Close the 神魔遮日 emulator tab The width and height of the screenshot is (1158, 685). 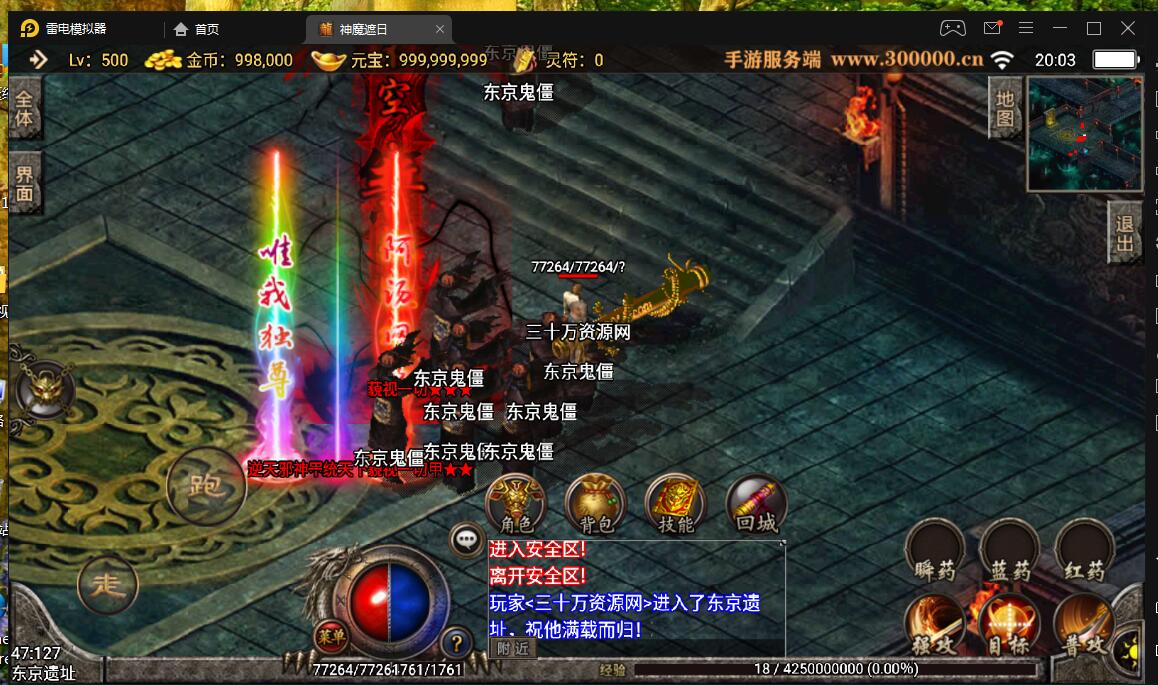(x=441, y=29)
